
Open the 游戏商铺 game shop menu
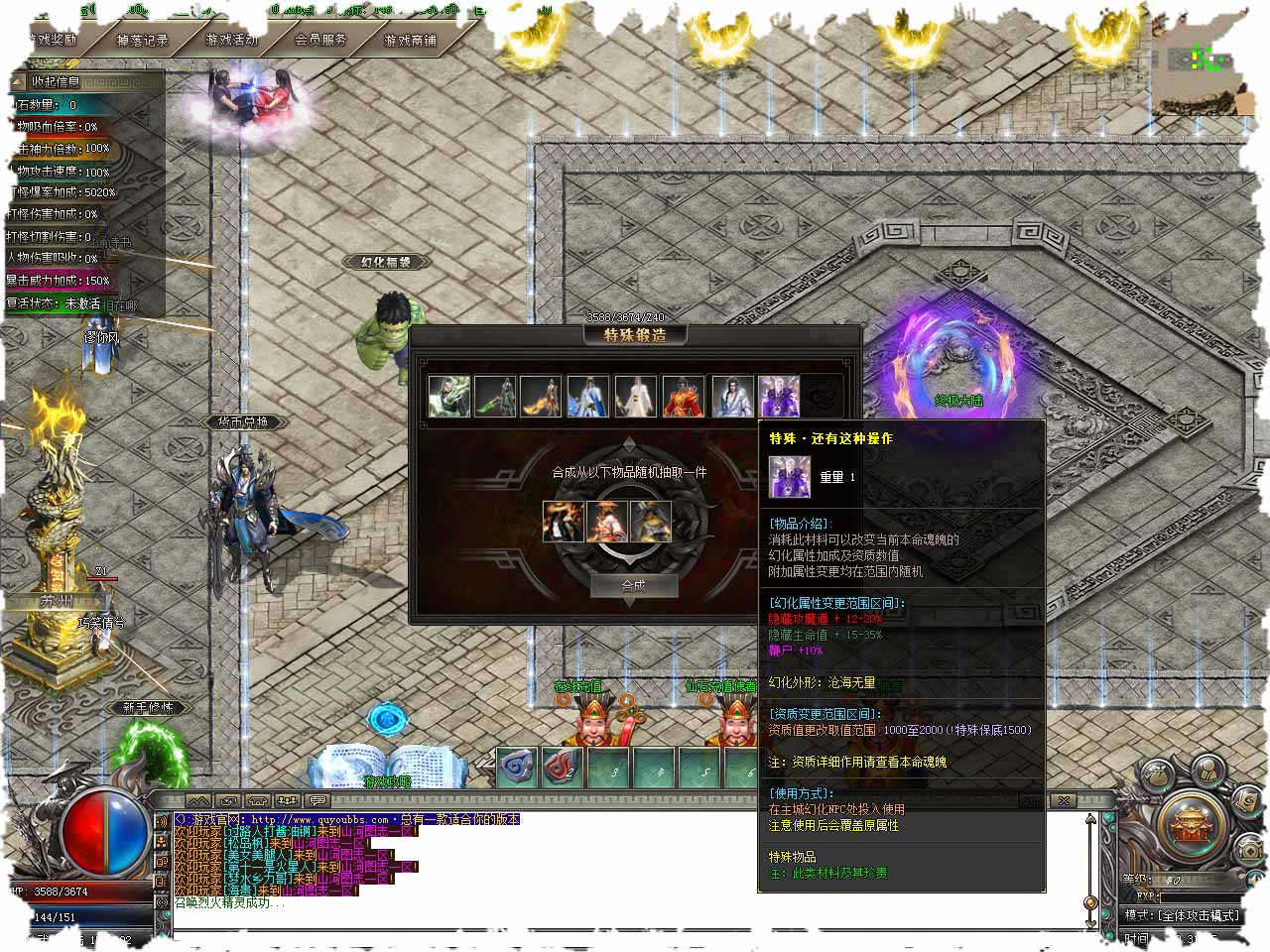[410, 41]
